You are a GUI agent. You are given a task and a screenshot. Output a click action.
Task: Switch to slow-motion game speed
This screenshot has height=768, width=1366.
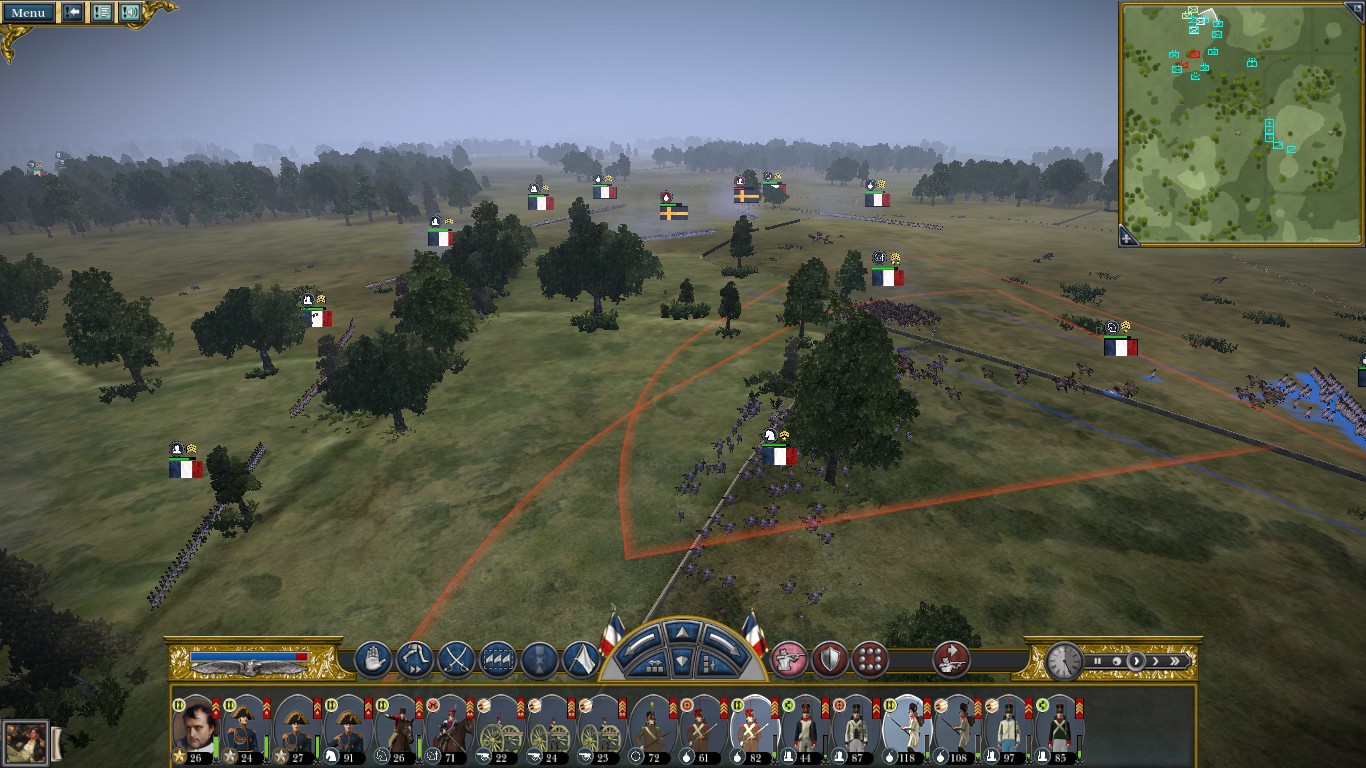point(1116,661)
